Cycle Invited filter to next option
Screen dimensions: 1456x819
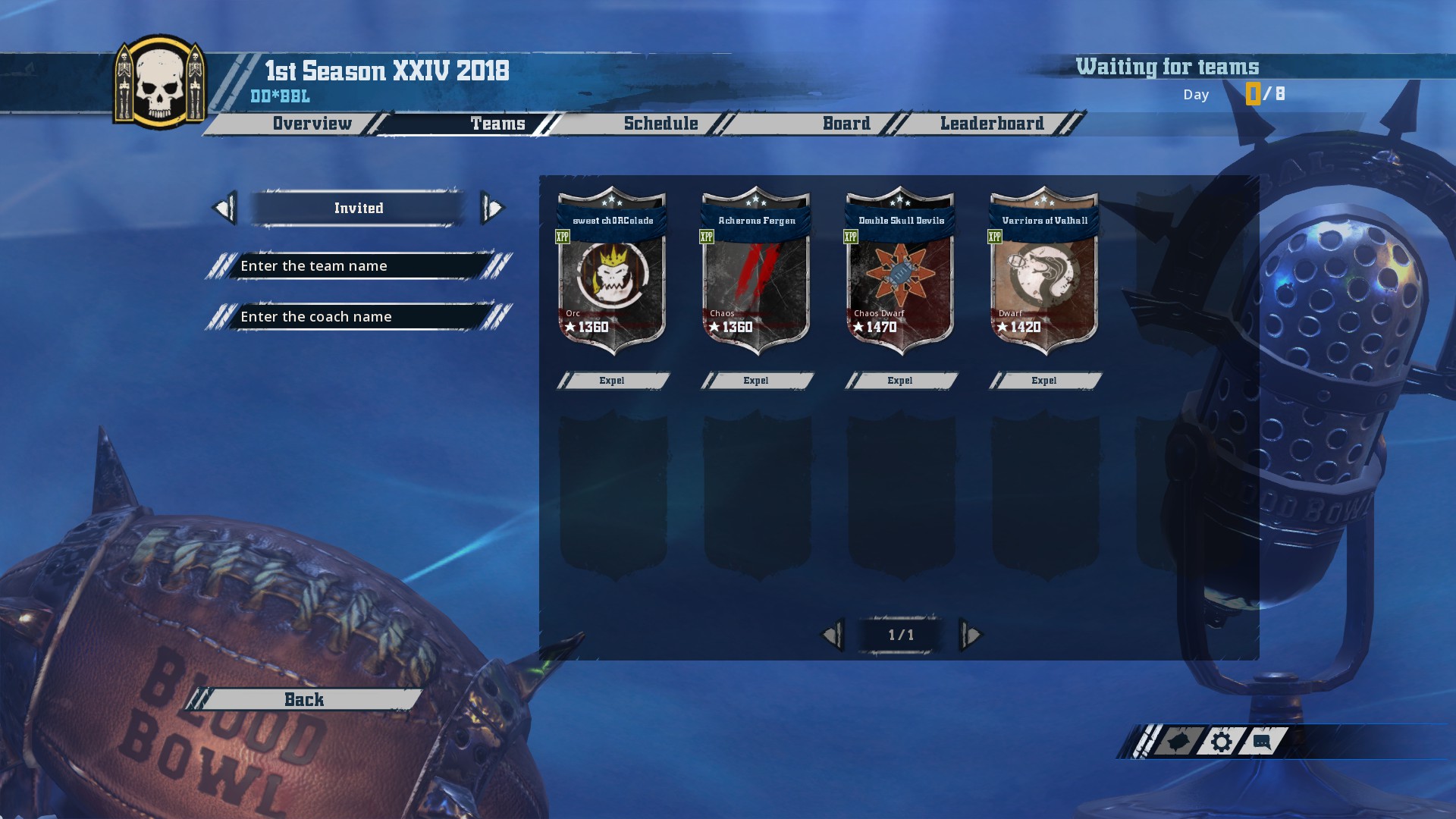point(492,208)
